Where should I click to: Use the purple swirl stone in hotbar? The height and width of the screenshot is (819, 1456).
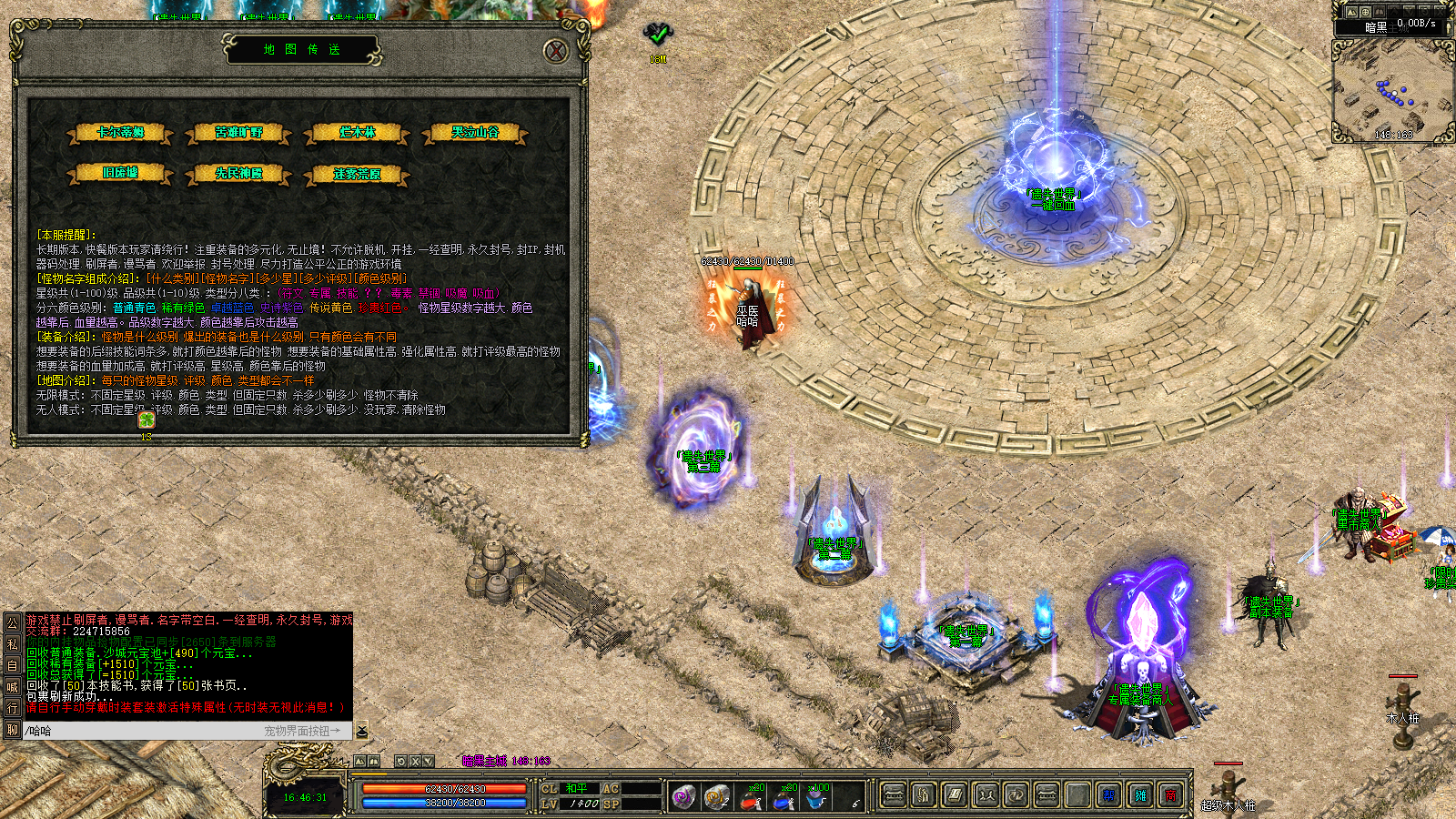point(684,797)
